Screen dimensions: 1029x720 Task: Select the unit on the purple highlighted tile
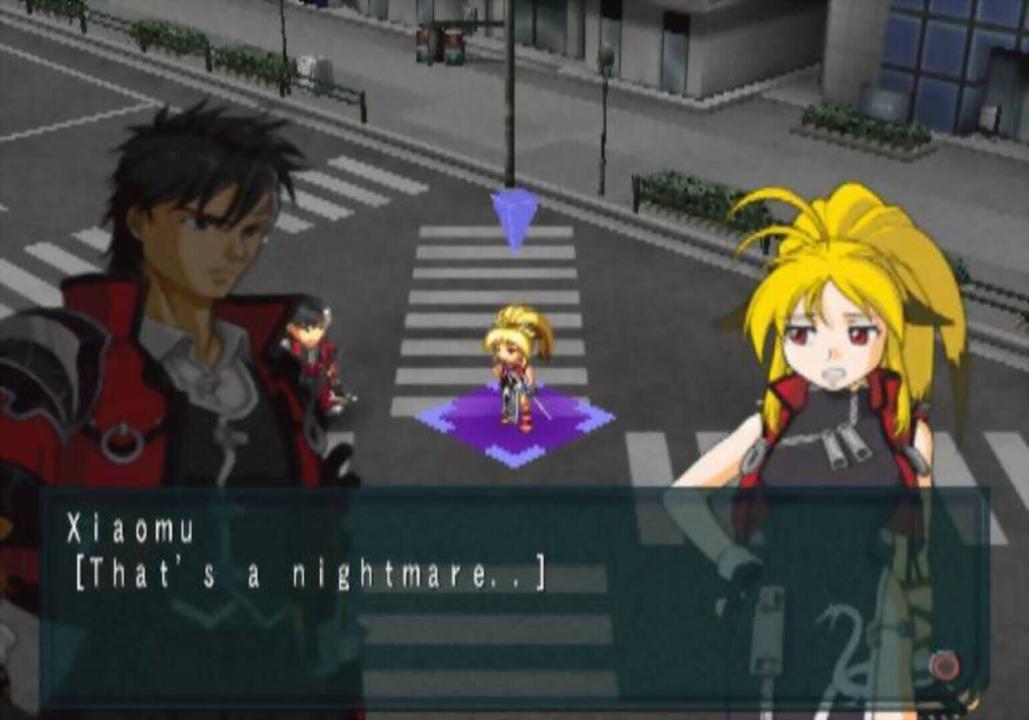coord(516,368)
